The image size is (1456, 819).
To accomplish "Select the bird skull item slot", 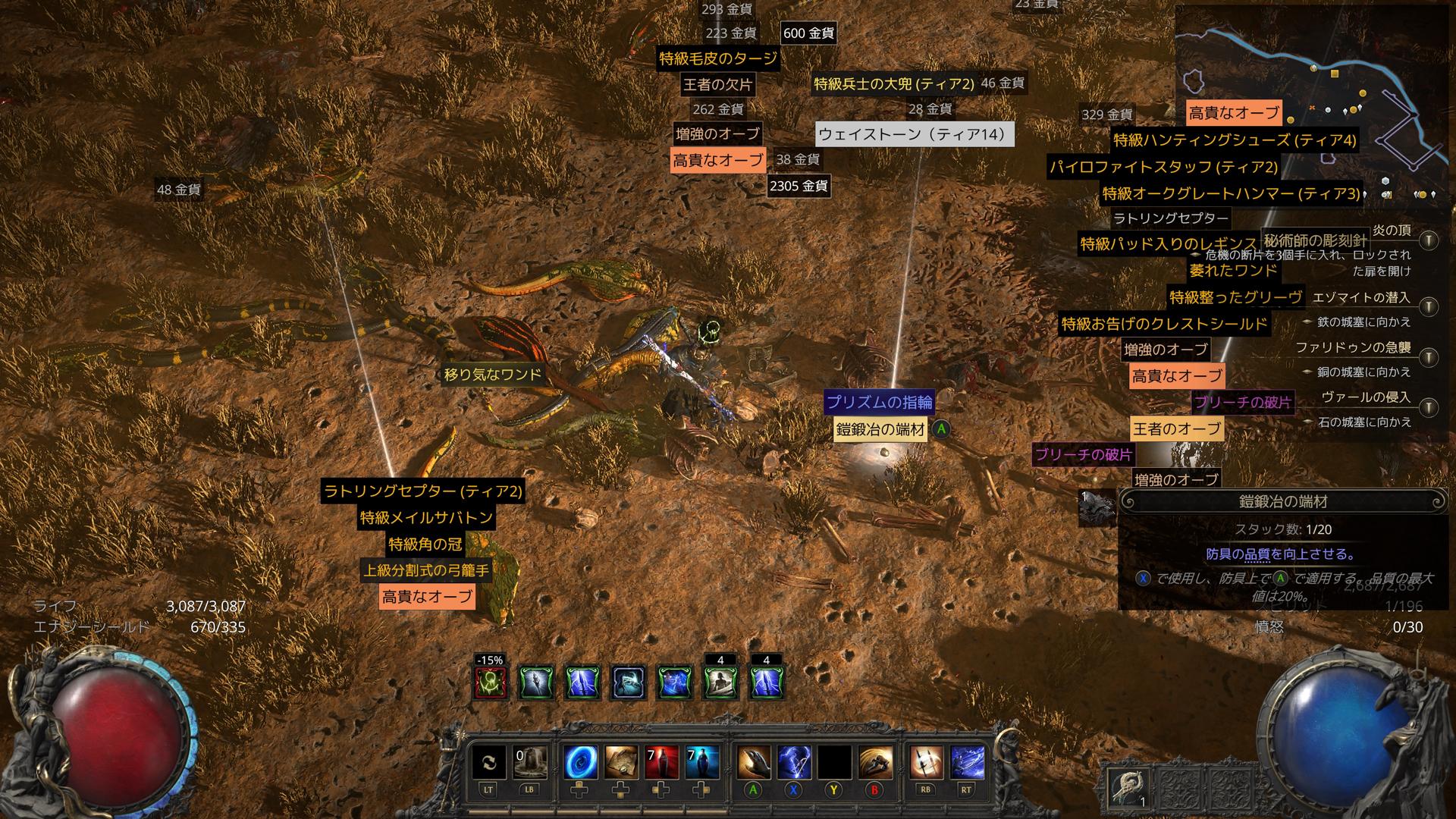I will [1127, 789].
